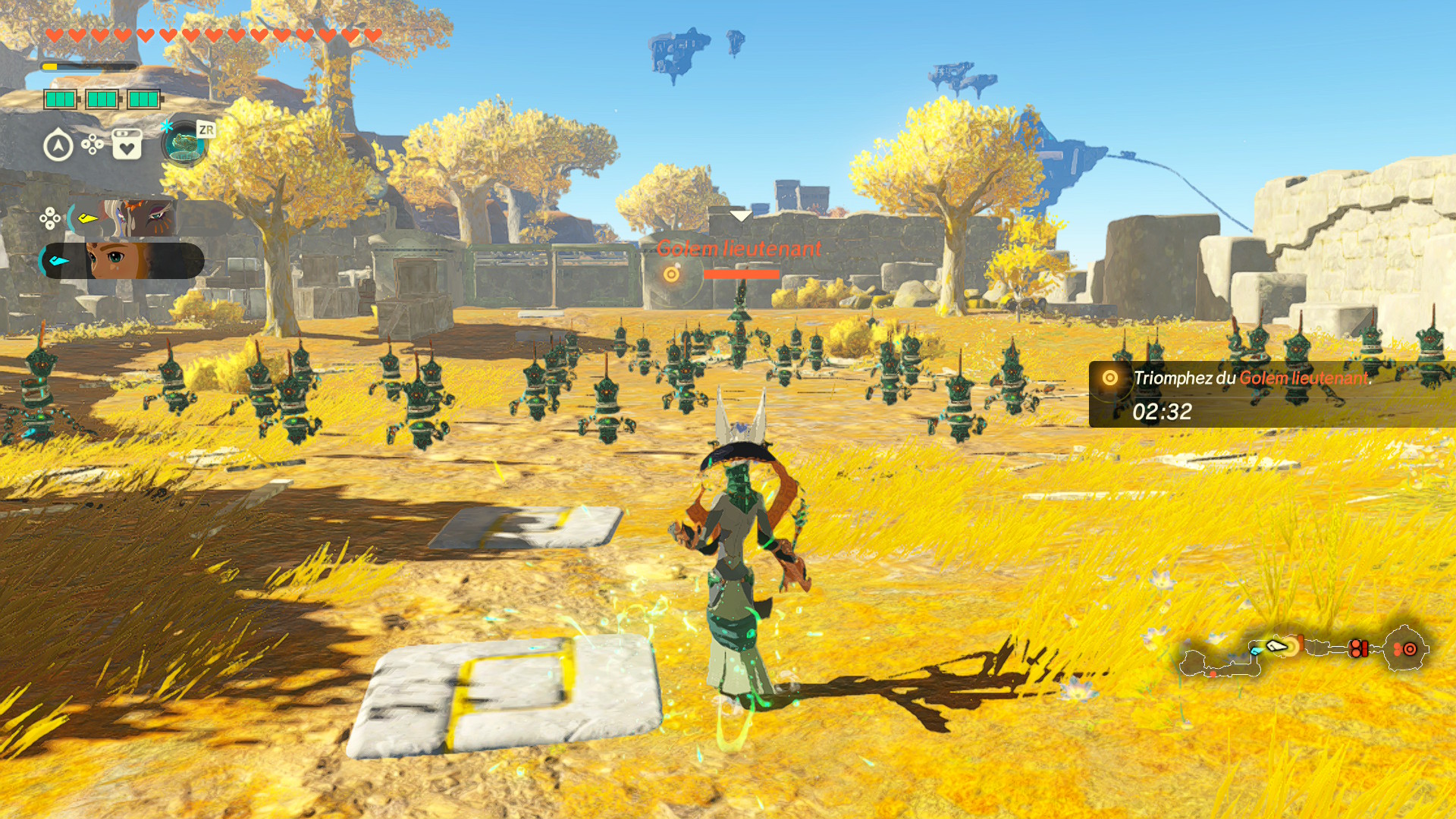
Task: Use the heart healing item icon
Action: (x=127, y=144)
